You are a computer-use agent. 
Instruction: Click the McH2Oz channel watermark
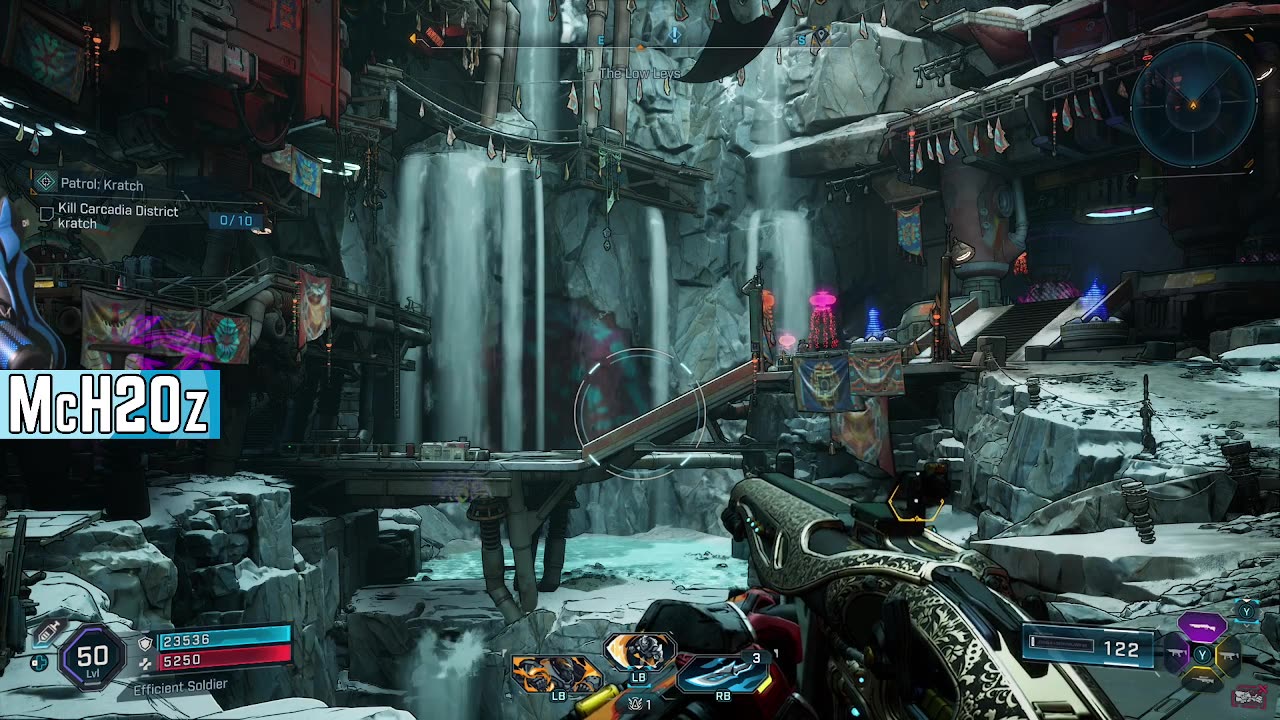coord(109,404)
